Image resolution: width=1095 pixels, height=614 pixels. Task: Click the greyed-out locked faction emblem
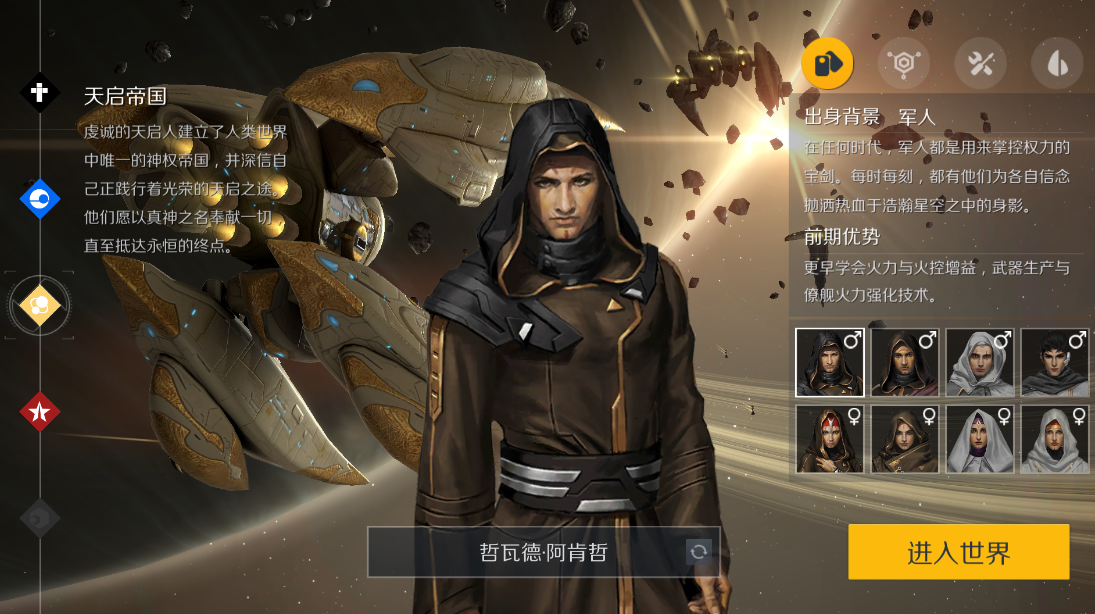pos(40,518)
